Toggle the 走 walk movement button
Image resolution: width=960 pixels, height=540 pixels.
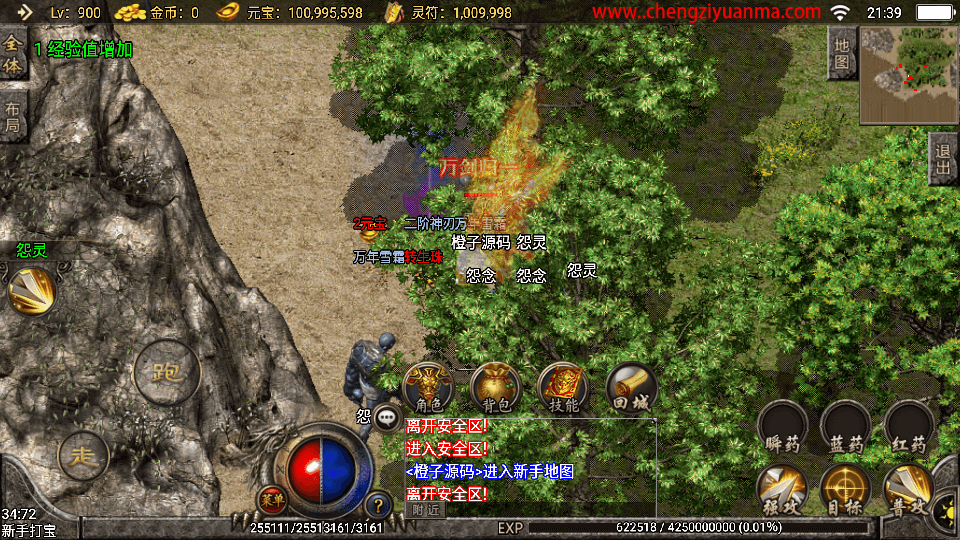(83, 457)
